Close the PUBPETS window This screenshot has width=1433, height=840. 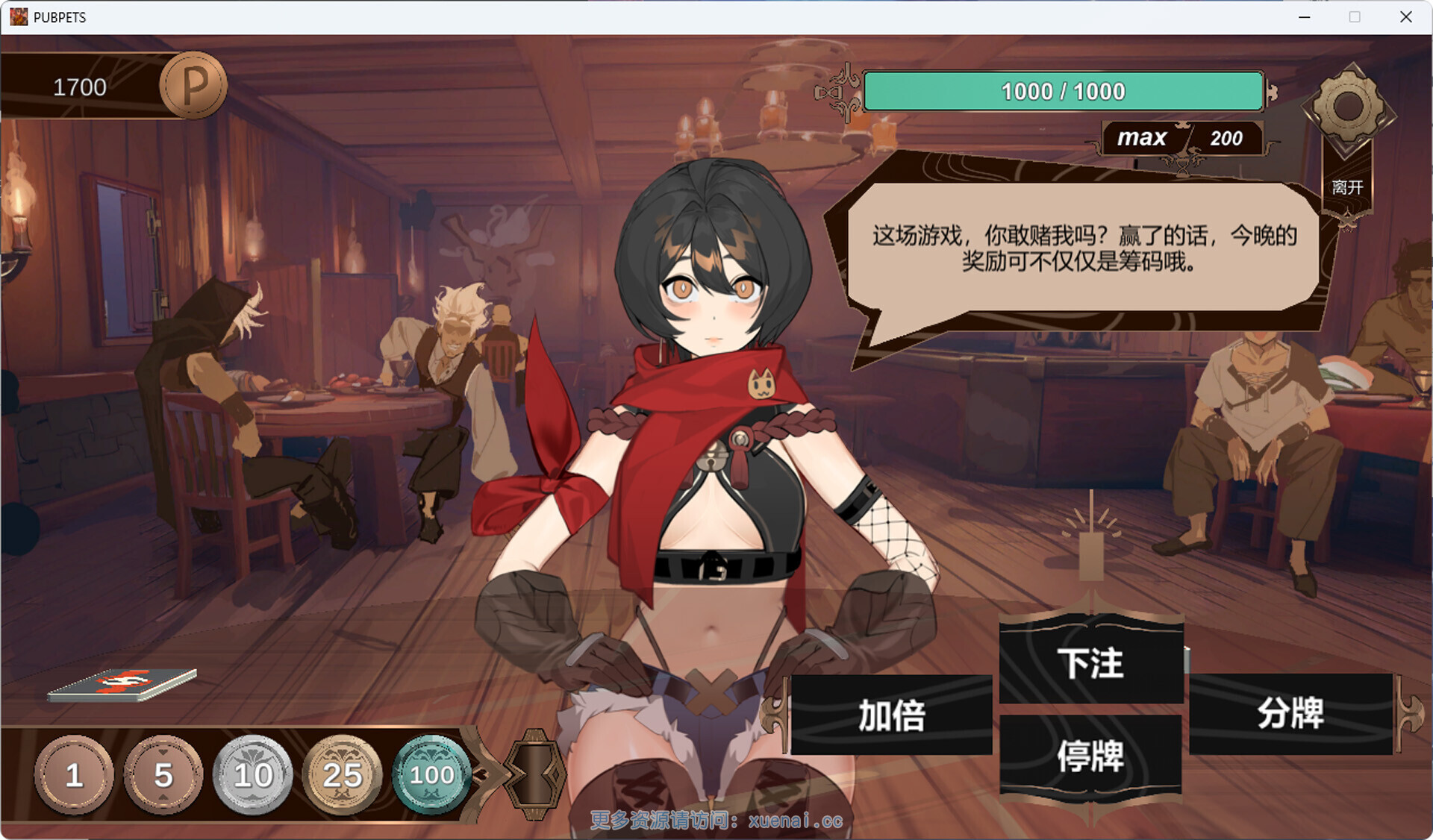(1405, 17)
